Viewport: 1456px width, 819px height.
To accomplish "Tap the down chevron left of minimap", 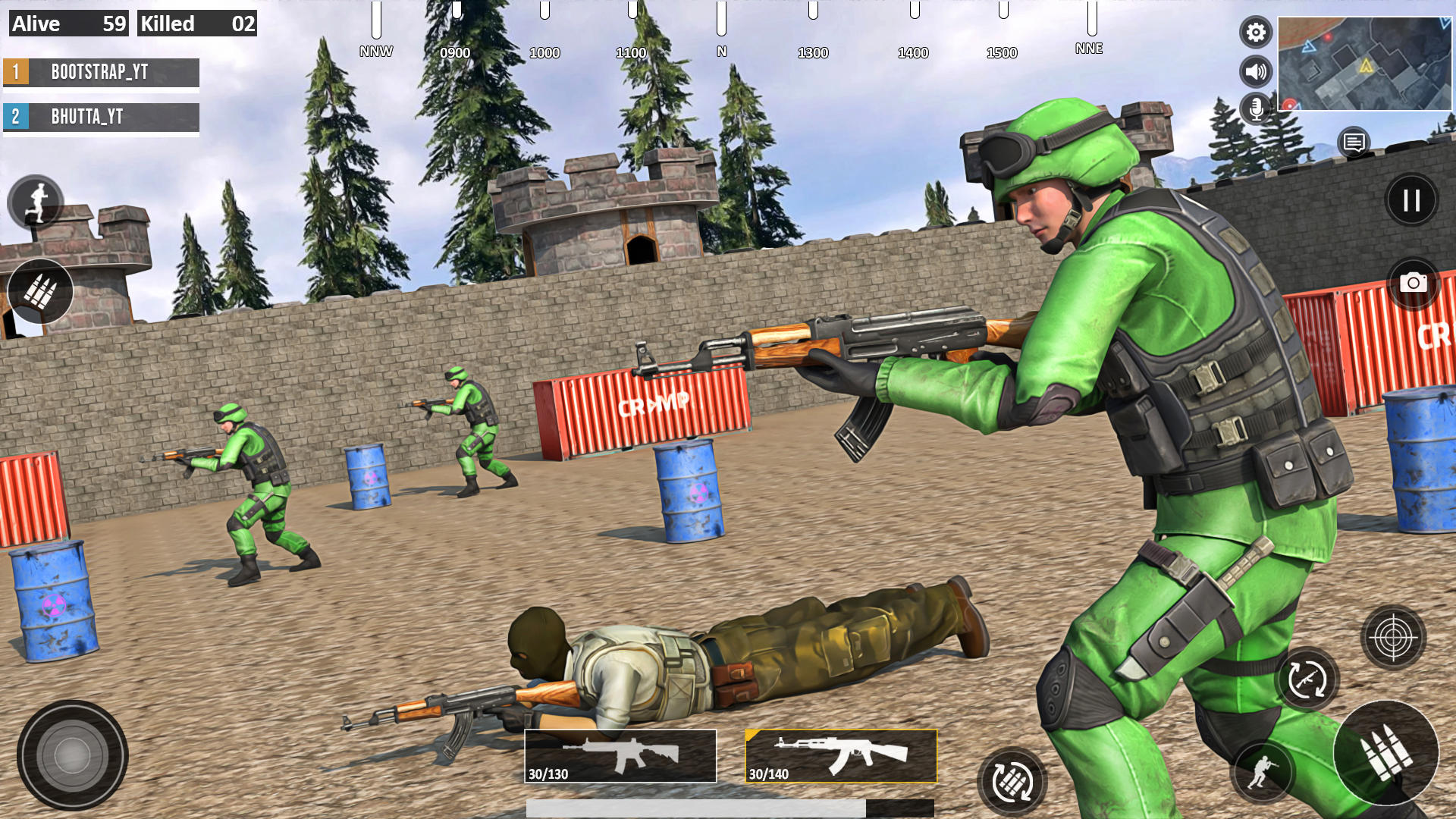I will click(x=1309, y=47).
